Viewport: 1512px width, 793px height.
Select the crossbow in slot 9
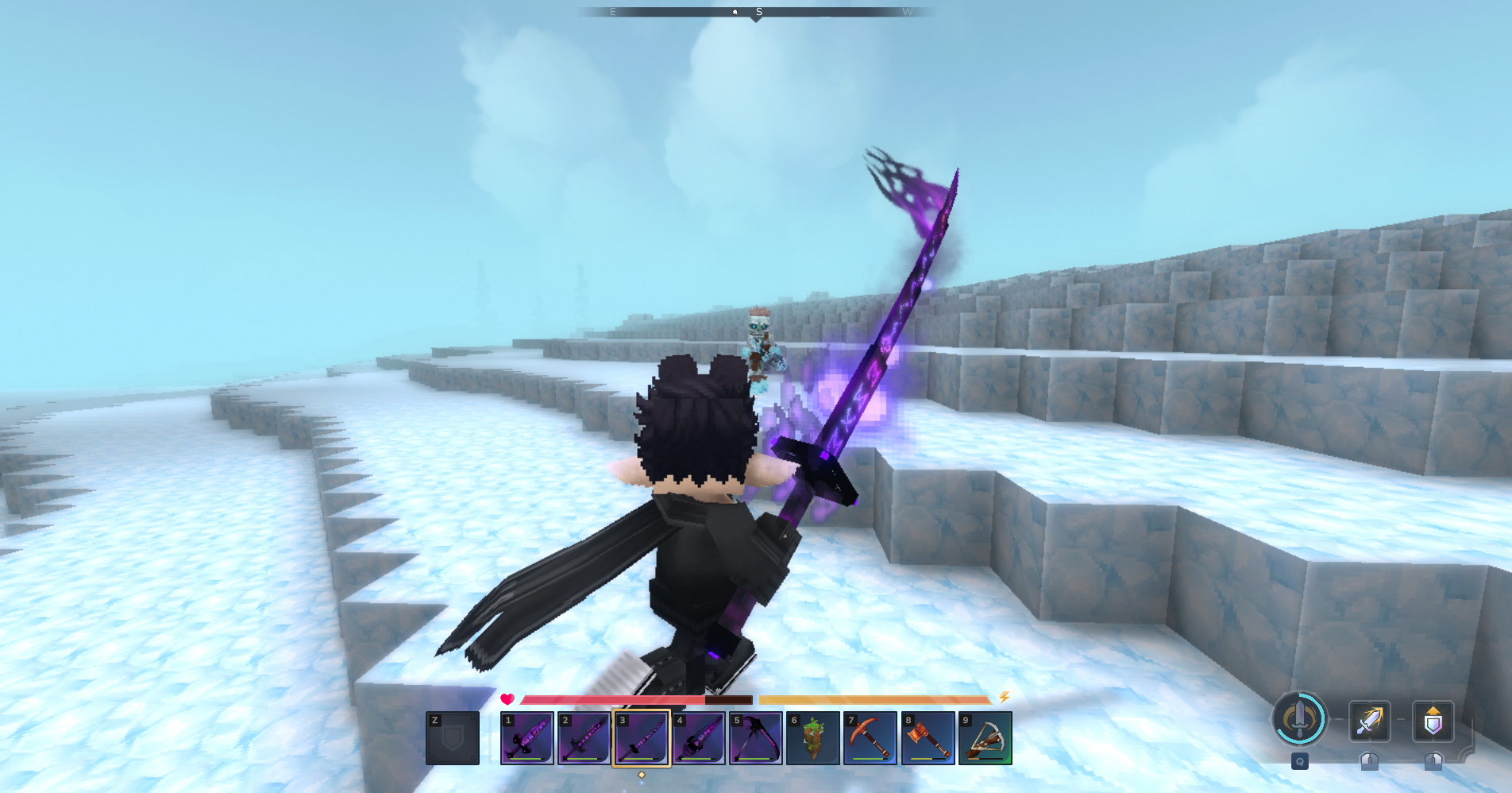(985, 738)
